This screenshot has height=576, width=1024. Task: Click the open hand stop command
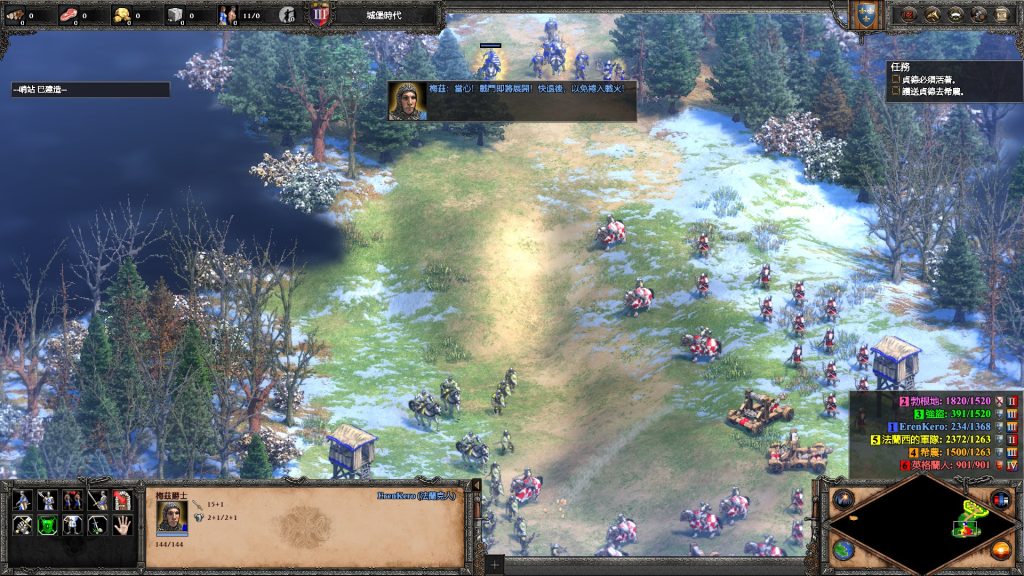tap(122, 524)
